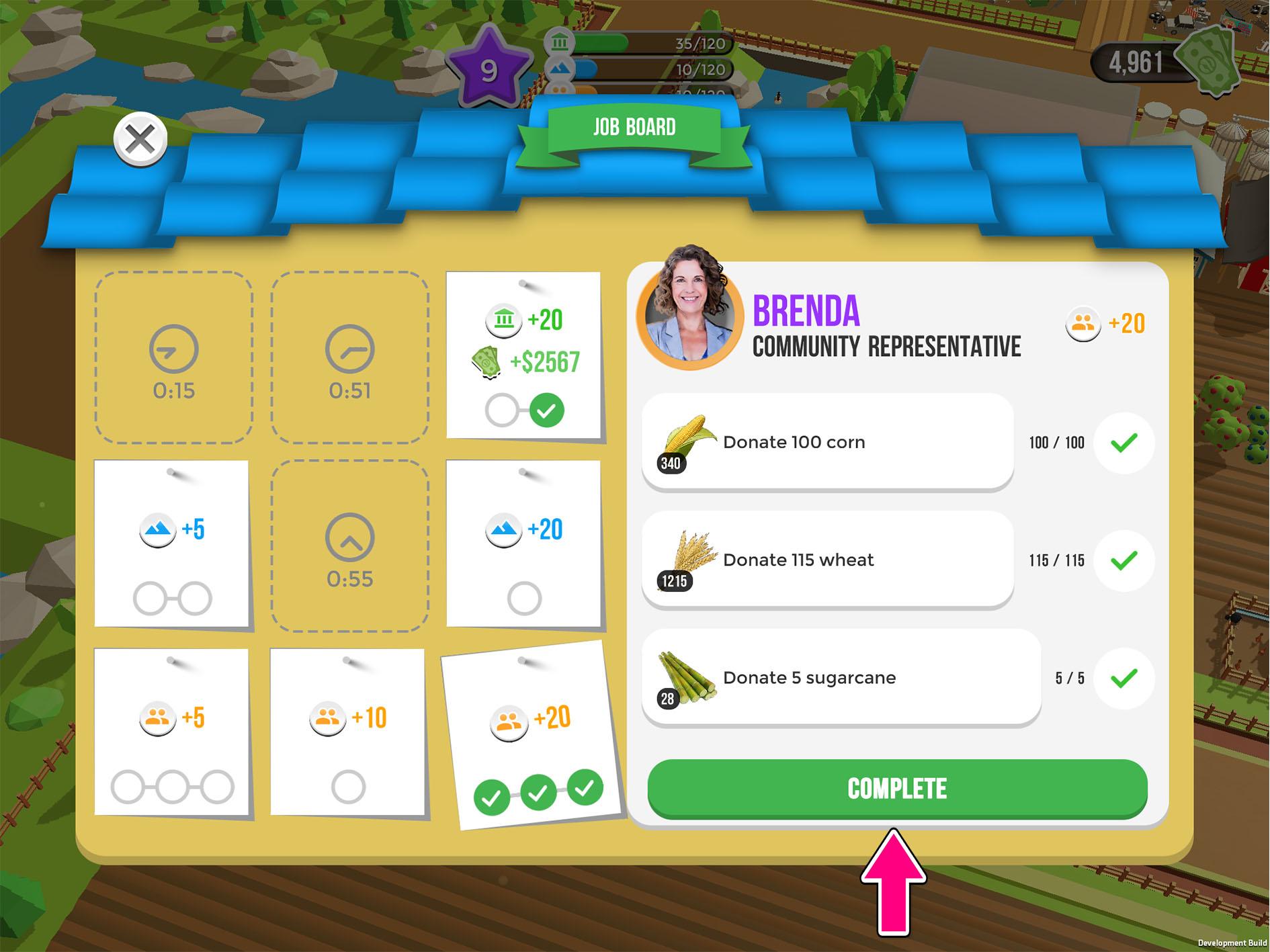Choose the blue +20 mountain job note
The image size is (1270, 952).
click(x=524, y=544)
